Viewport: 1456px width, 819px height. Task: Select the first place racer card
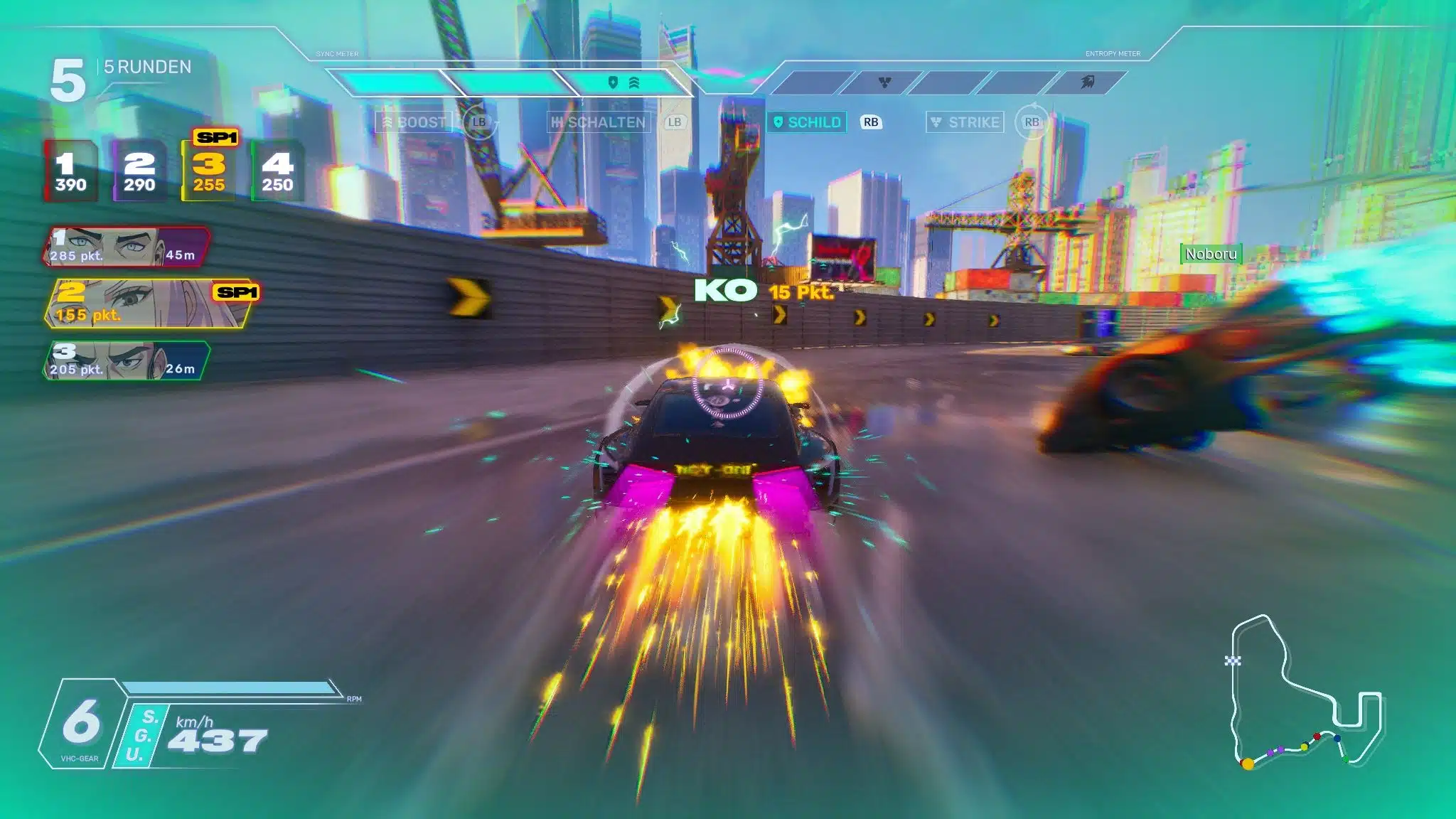[x=127, y=247]
